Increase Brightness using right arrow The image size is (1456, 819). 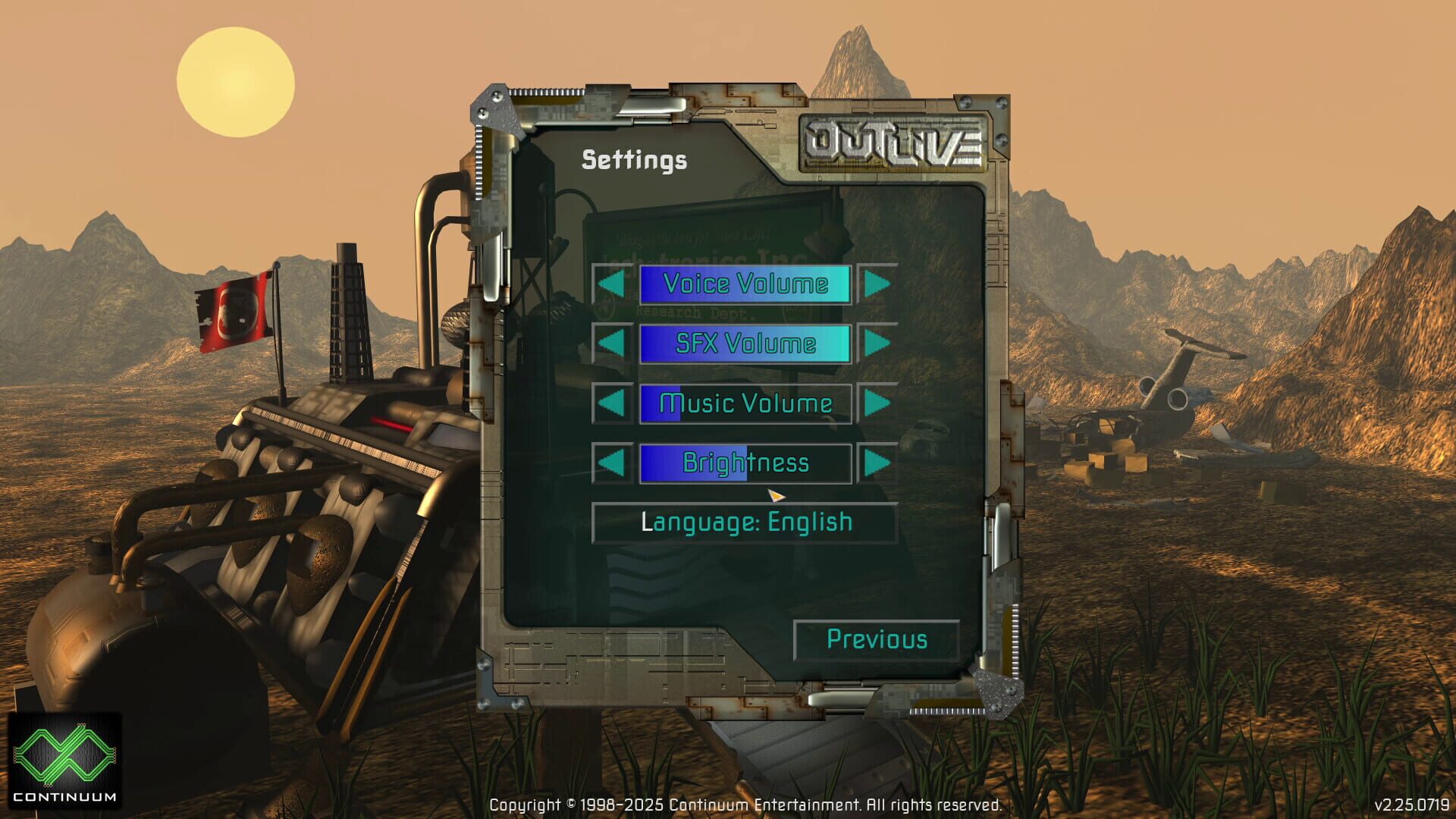[876, 463]
